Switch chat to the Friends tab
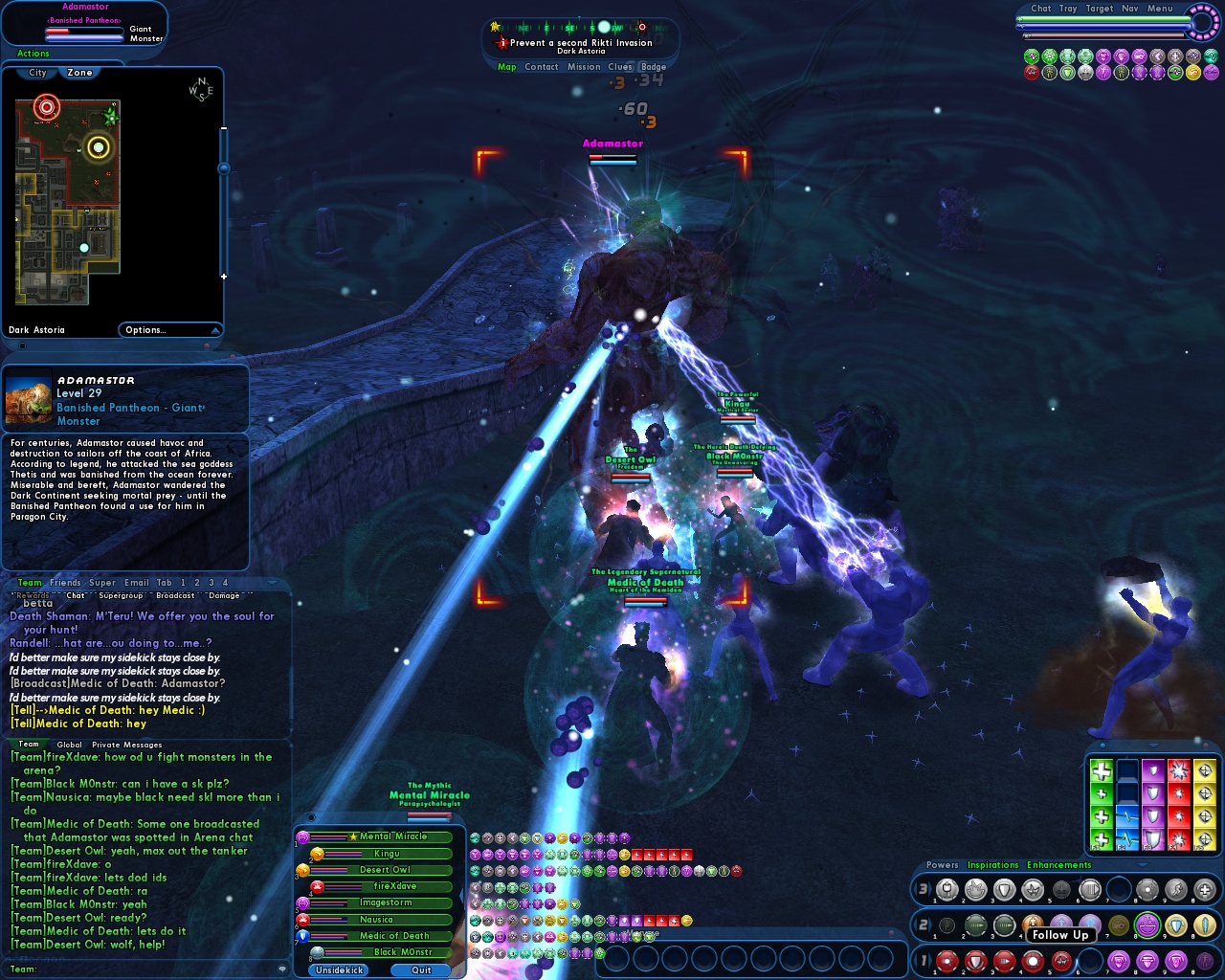The width and height of the screenshot is (1225, 980). [65, 583]
